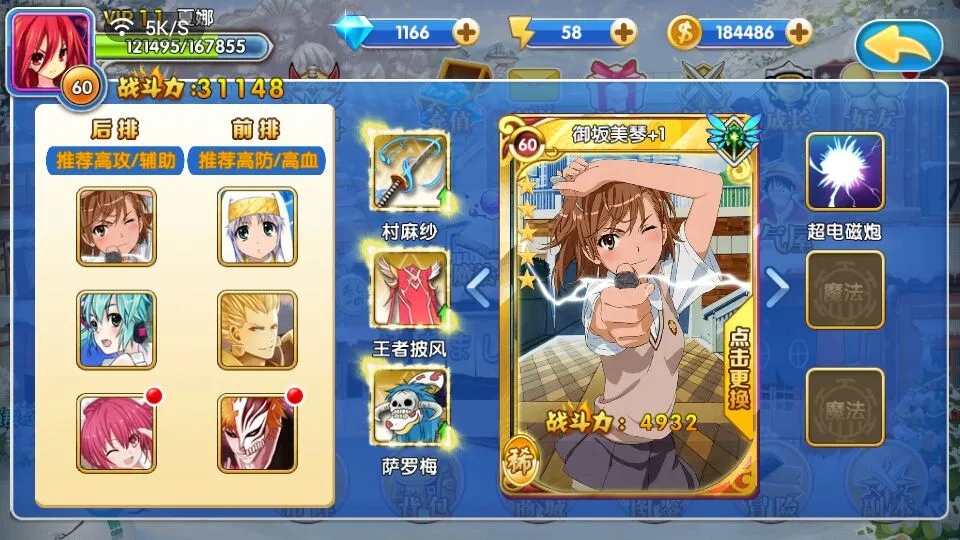
Task: Open the 萨罗梅 skull equipment slot
Action: [411, 406]
